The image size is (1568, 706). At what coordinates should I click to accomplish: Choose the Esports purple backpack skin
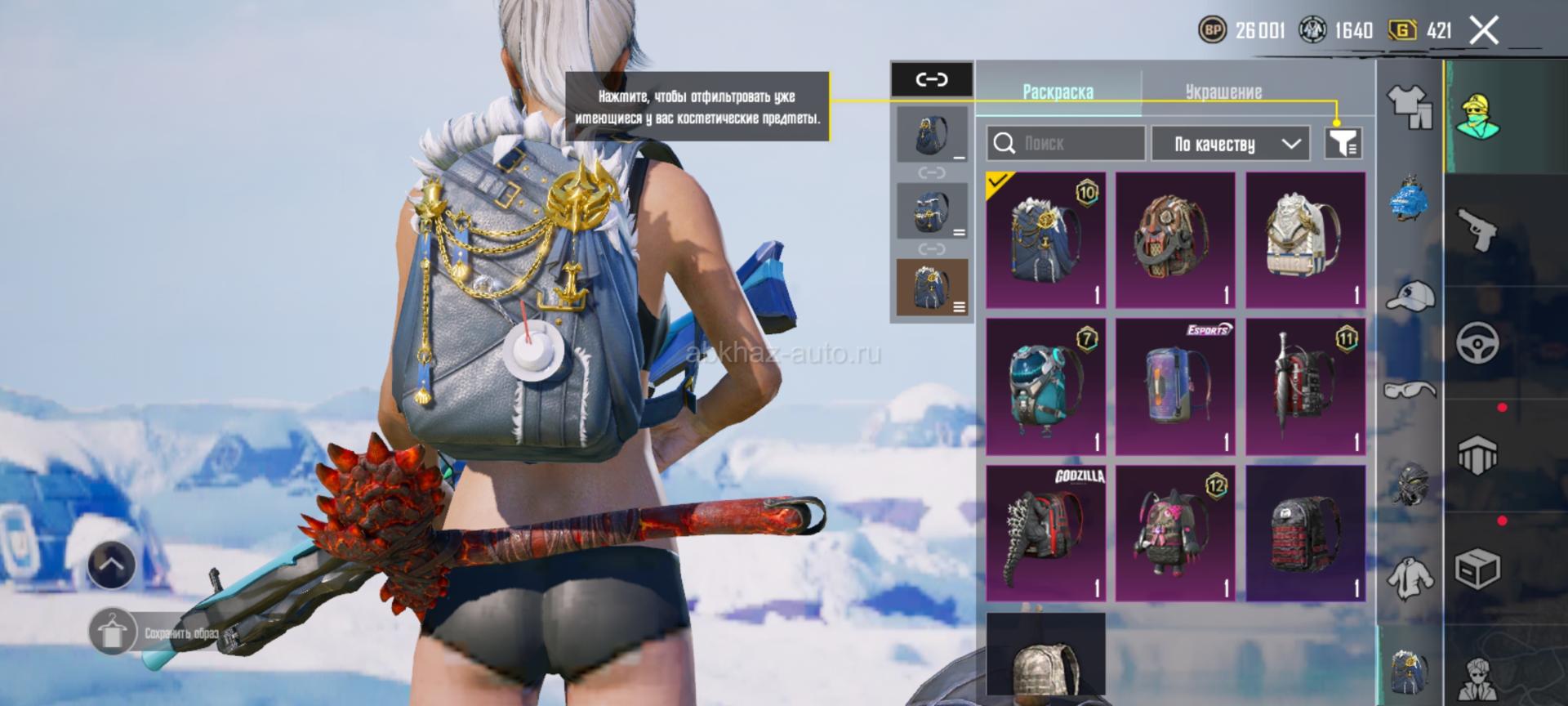click(x=1175, y=387)
